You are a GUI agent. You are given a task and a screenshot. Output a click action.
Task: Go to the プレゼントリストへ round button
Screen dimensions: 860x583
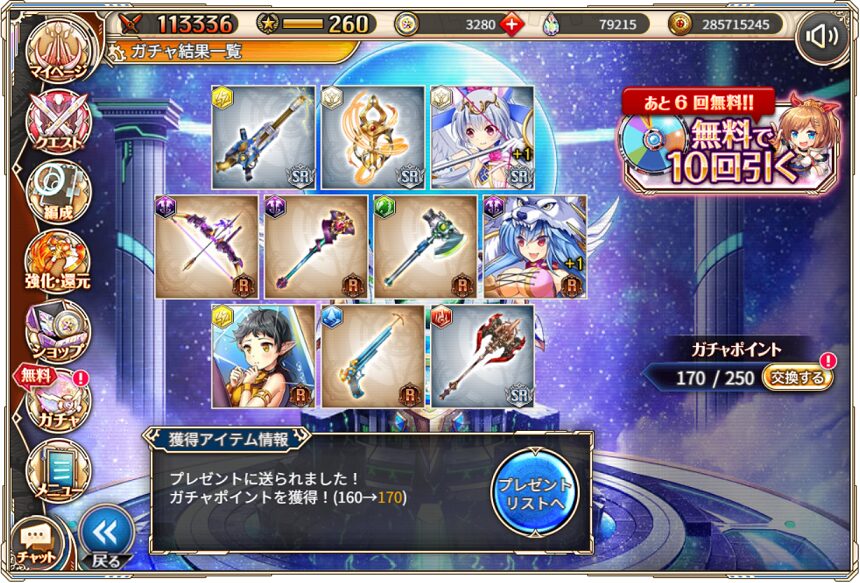[534, 491]
